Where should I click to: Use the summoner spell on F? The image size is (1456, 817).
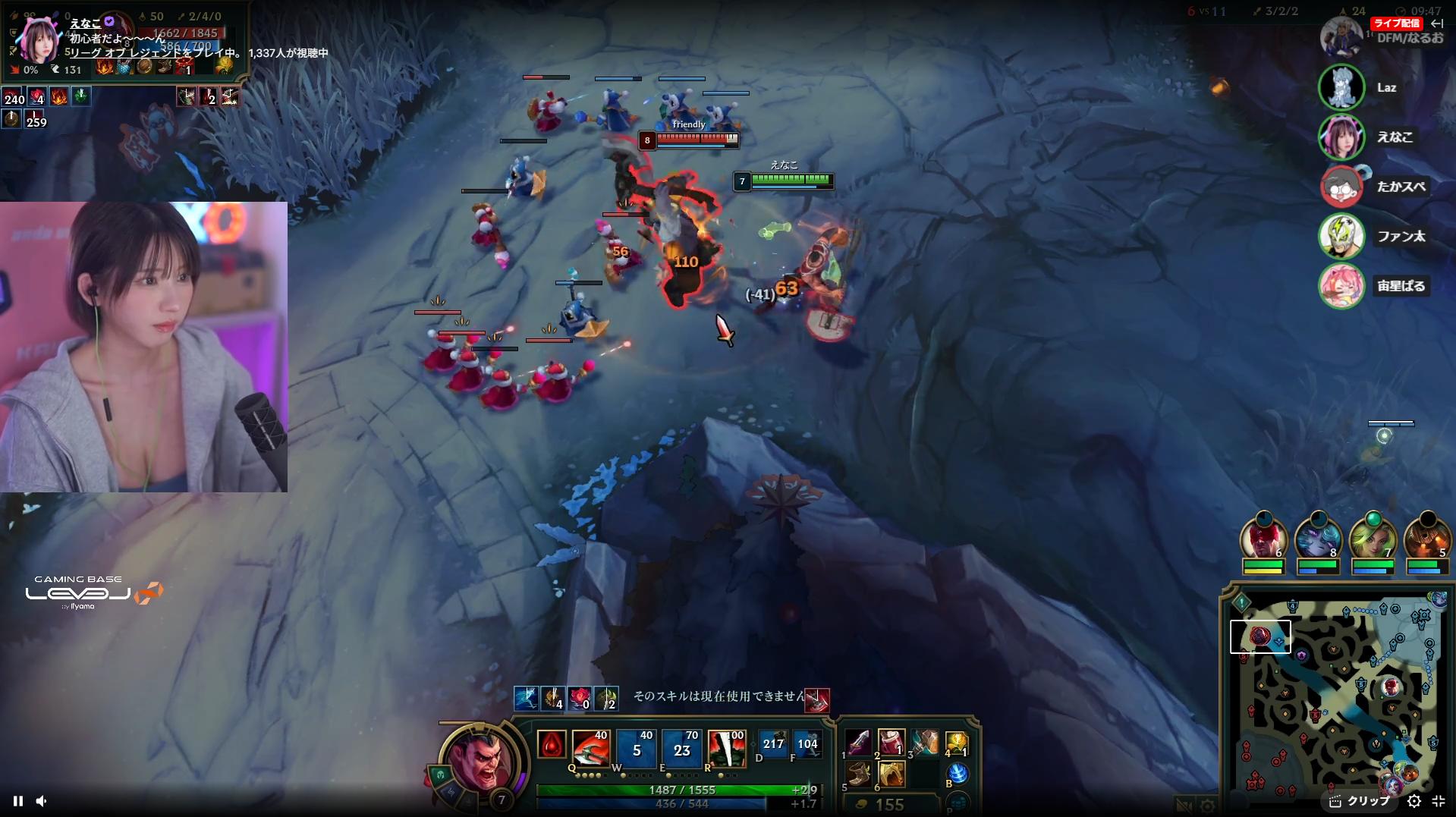[807, 743]
